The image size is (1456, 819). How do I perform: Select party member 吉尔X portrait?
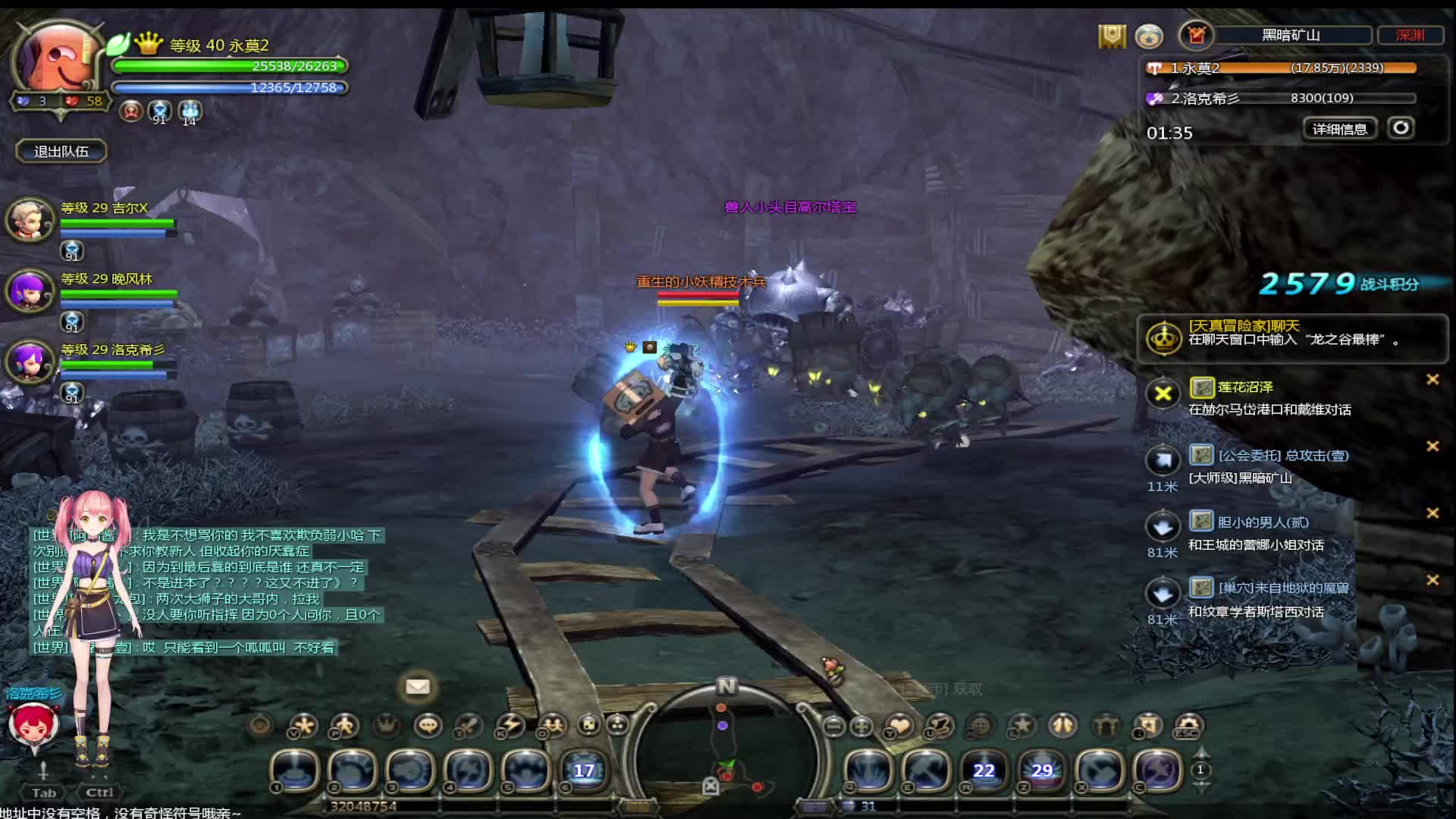pos(30,218)
